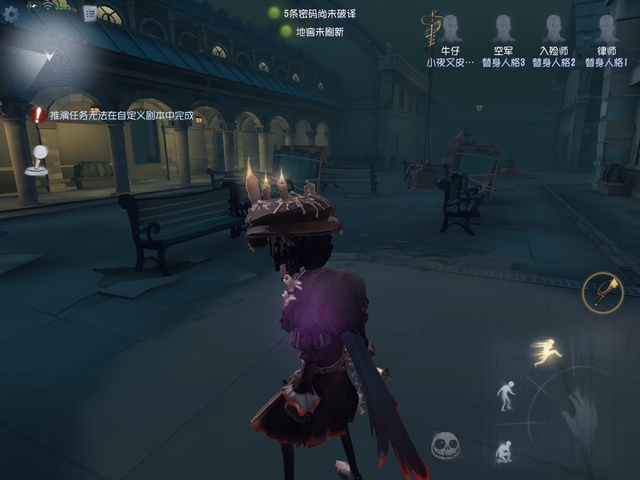Tap the joystick view icon
Screen dimensions: 640x480
(x=37, y=160)
